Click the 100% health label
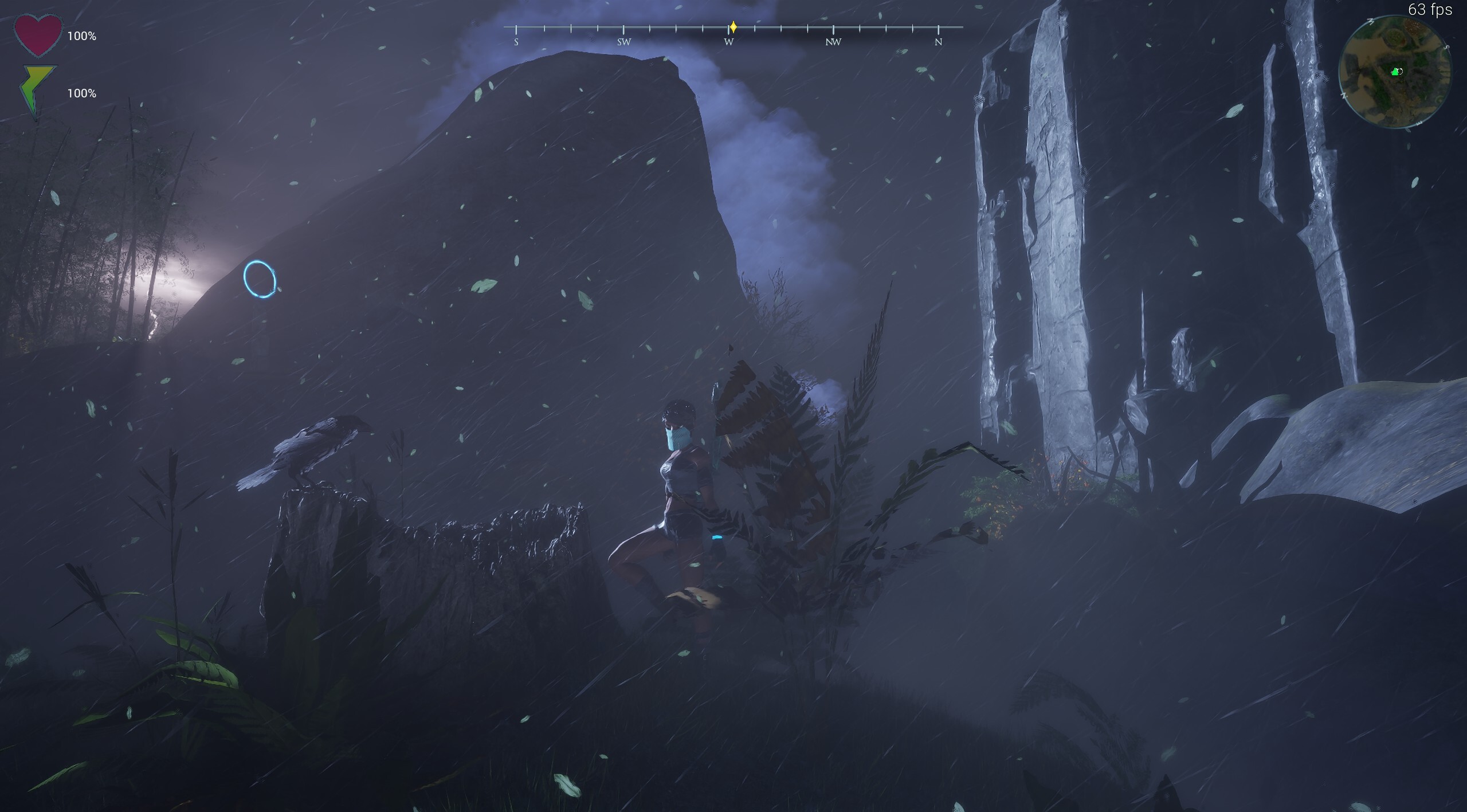Screen dimensions: 1467x812 point(82,36)
